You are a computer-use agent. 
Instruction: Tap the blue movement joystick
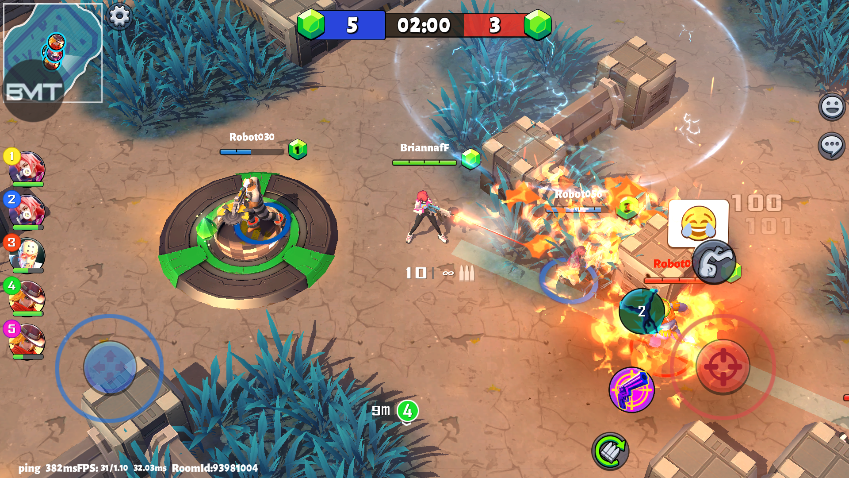point(109,367)
